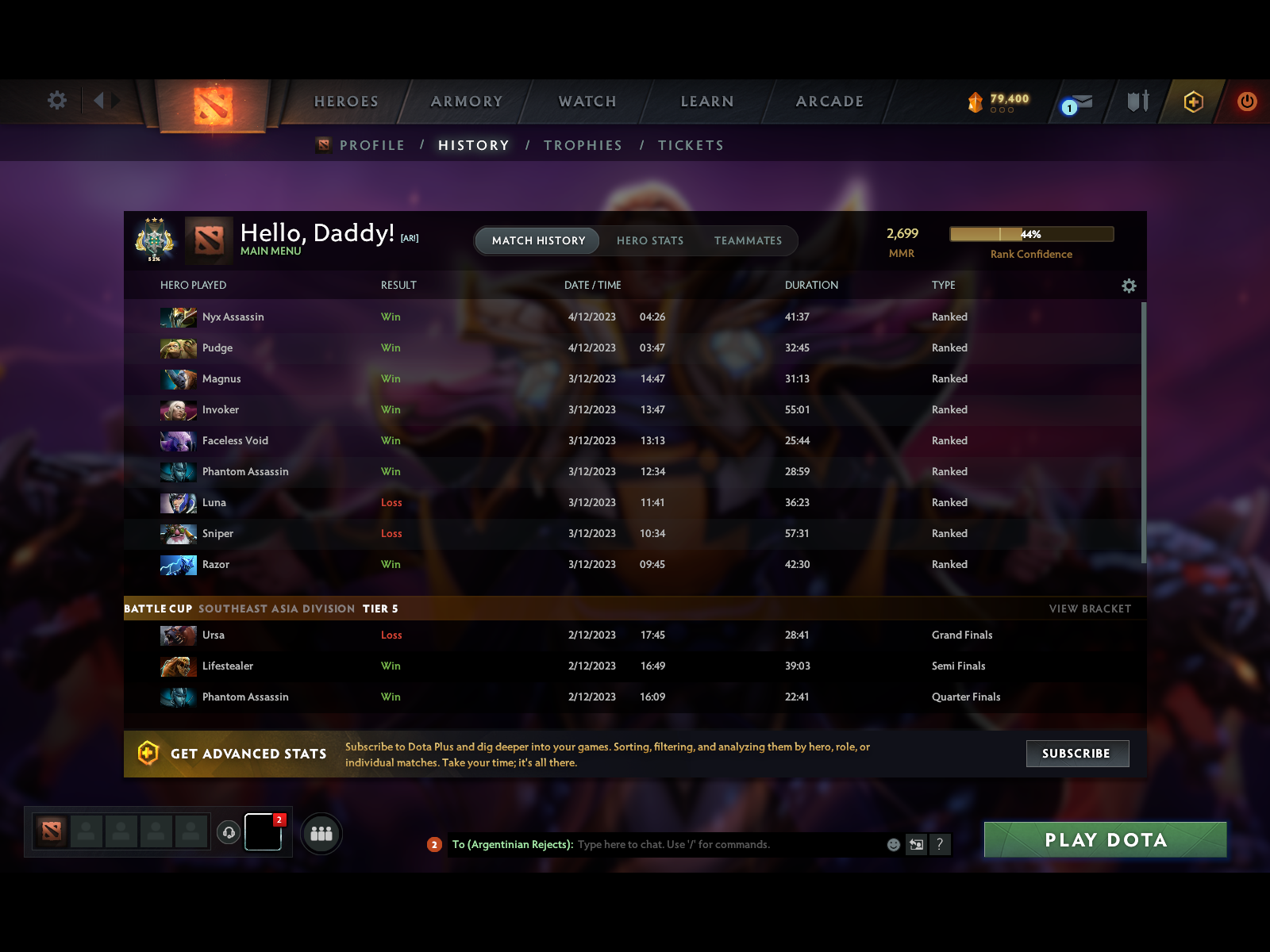Click the back arrow navigation chevron
This screenshot has width=1270, height=952.
point(98,102)
